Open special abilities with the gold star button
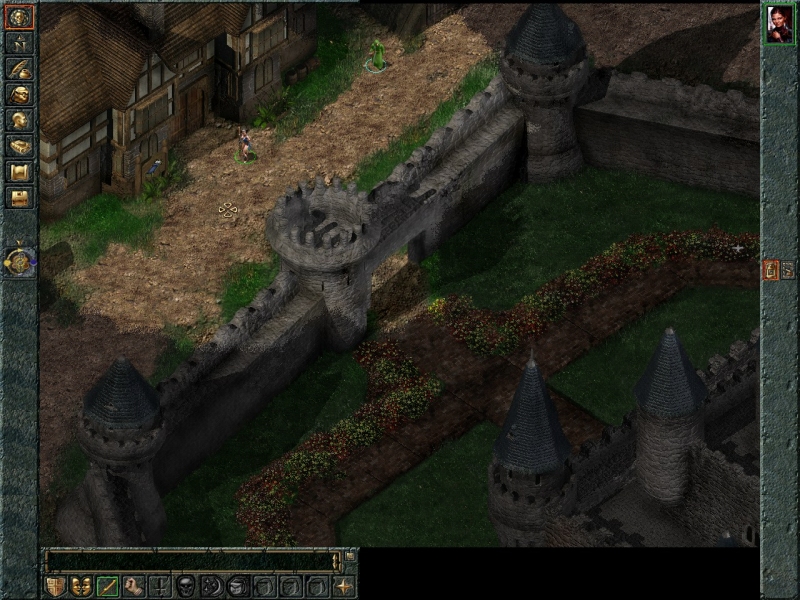 [x=344, y=586]
